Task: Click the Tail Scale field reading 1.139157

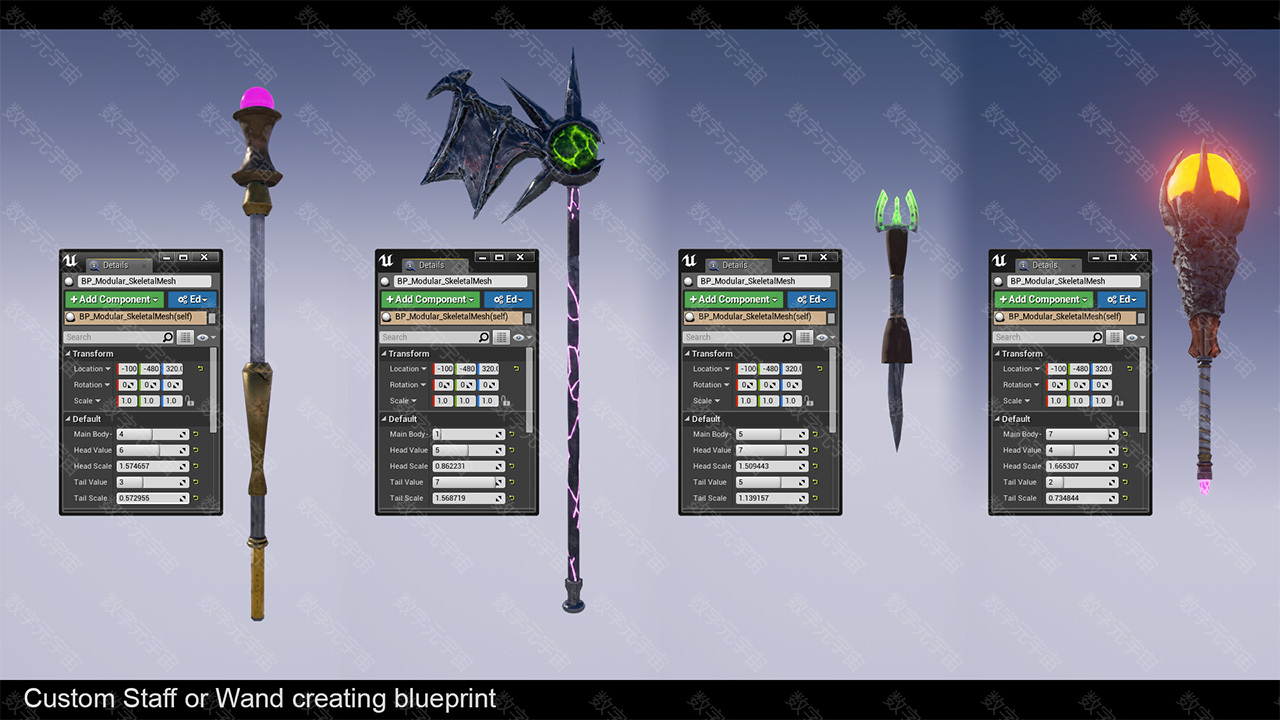Action: 771,498
